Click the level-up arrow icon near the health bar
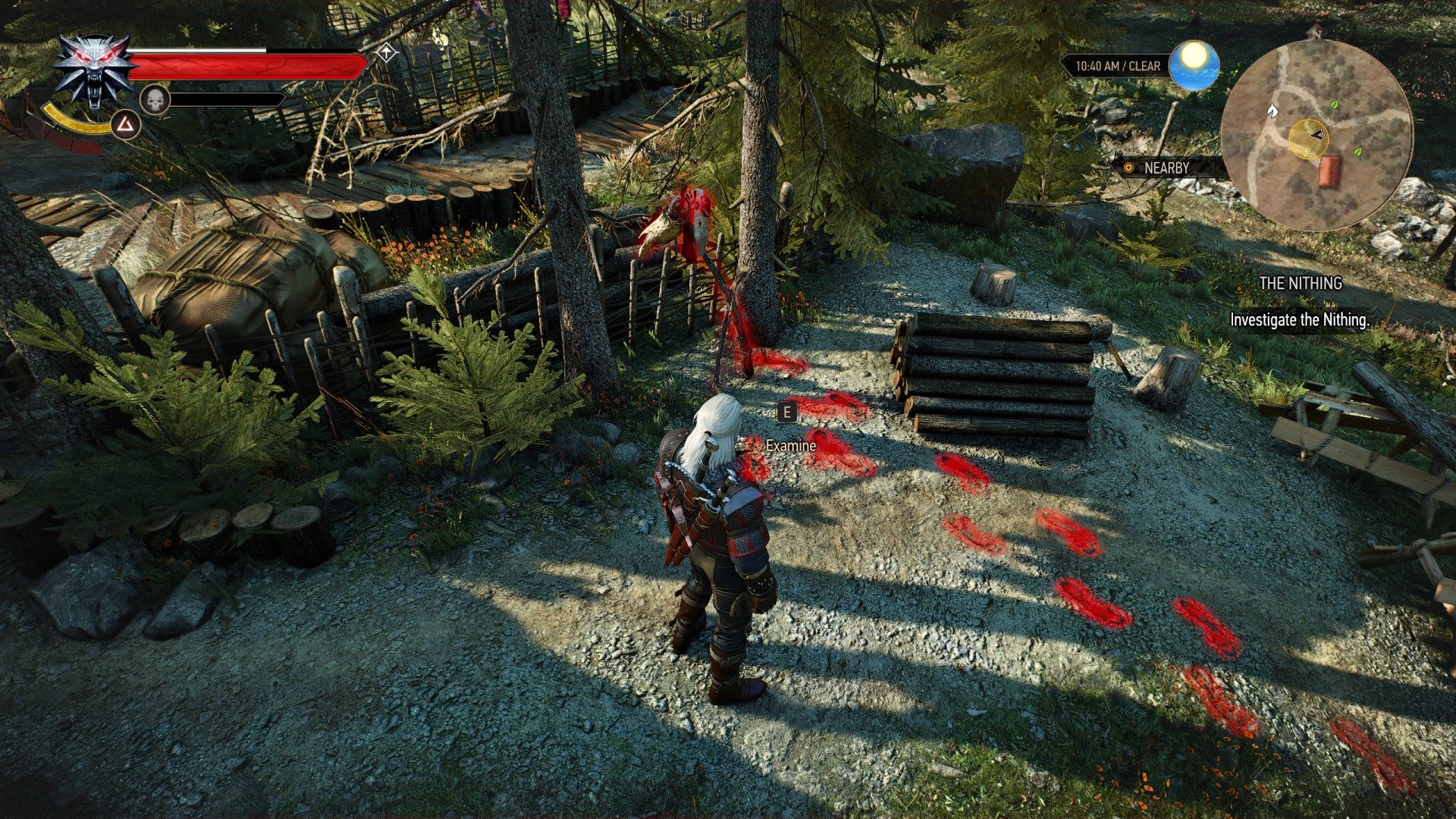Image resolution: width=1456 pixels, height=819 pixels. [x=387, y=52]
